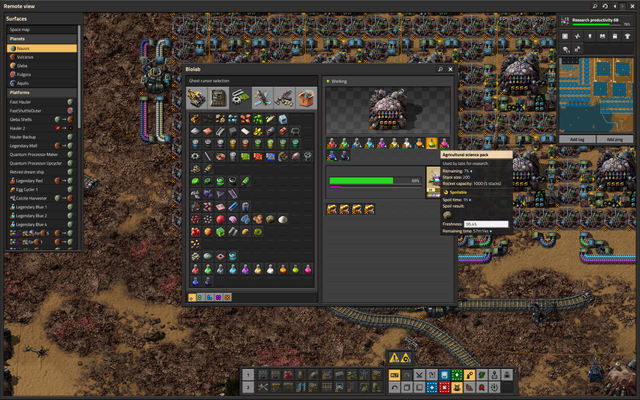The height and width of the screenshot is (400, 640).
Task: Select the agricultural science pack slot
Action: pos(431,144)
